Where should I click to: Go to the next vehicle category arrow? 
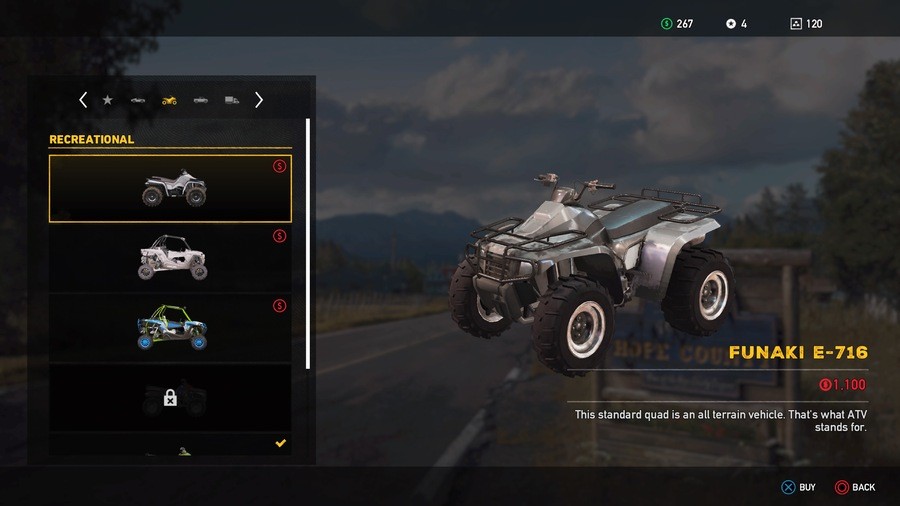[259, 100]
